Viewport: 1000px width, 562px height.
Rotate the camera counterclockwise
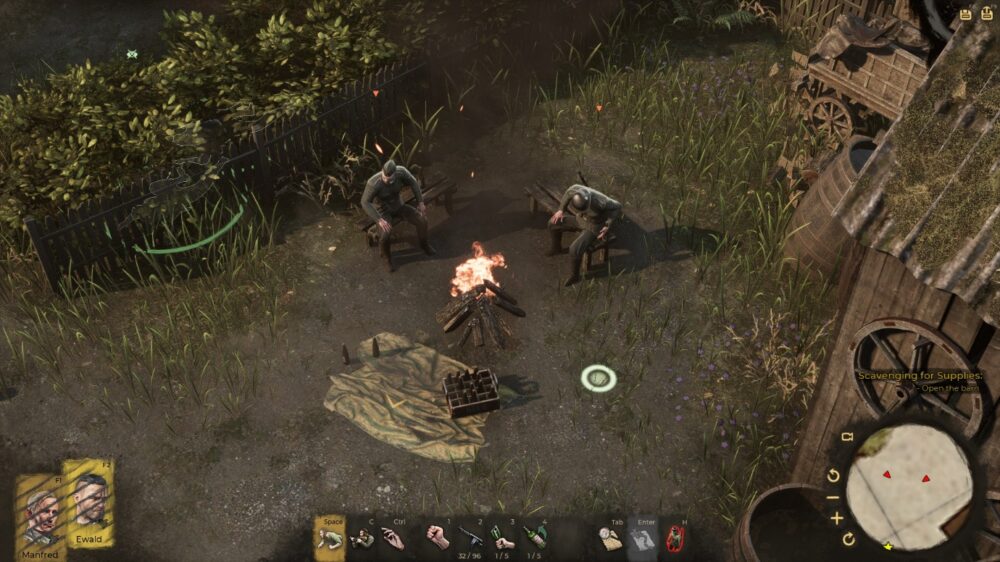click(834, 475)
